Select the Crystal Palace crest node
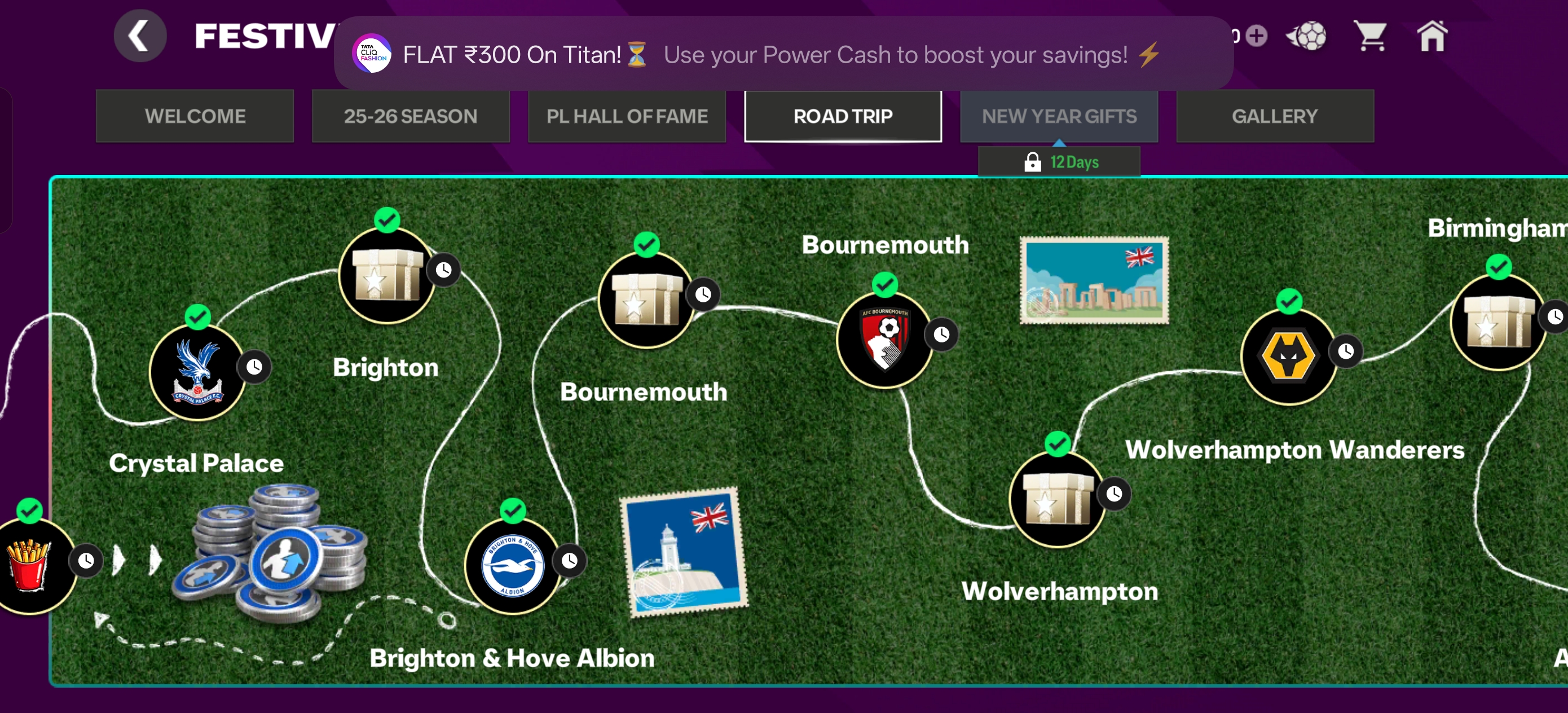 pos(198,372)
